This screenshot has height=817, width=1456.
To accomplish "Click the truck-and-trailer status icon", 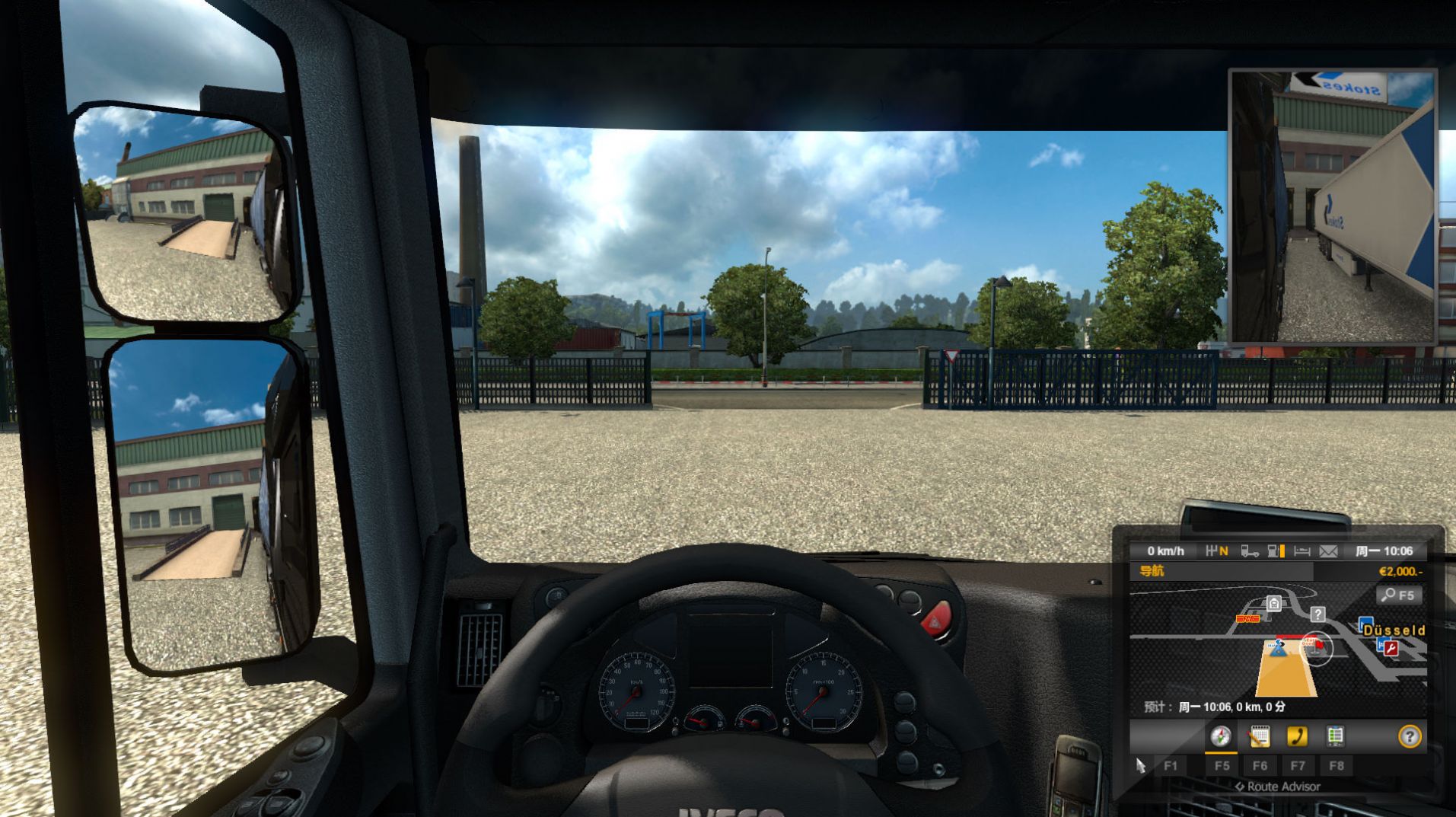I will click(1250, 551).
